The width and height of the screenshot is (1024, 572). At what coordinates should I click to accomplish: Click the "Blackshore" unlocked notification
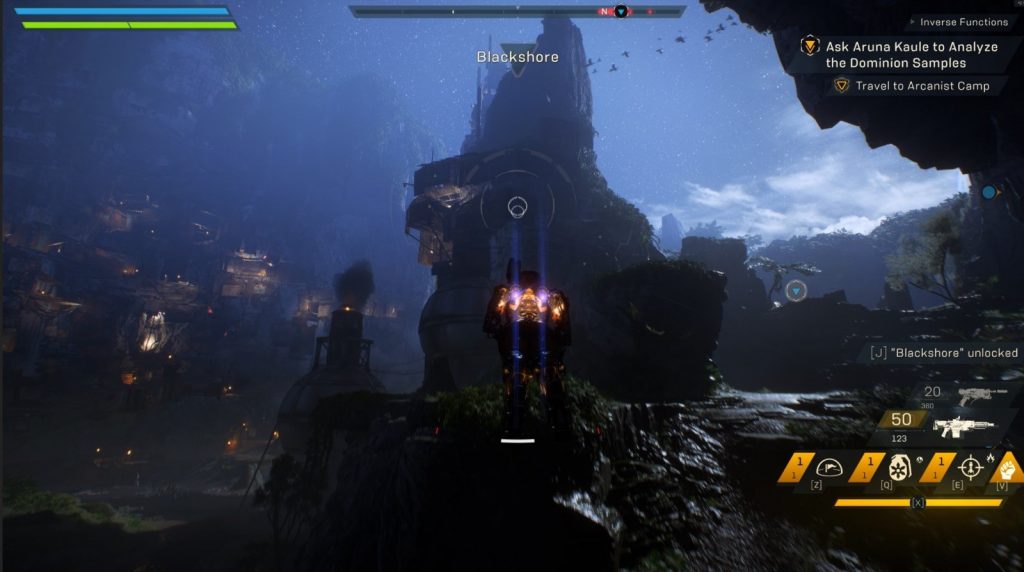coord(944,353)
